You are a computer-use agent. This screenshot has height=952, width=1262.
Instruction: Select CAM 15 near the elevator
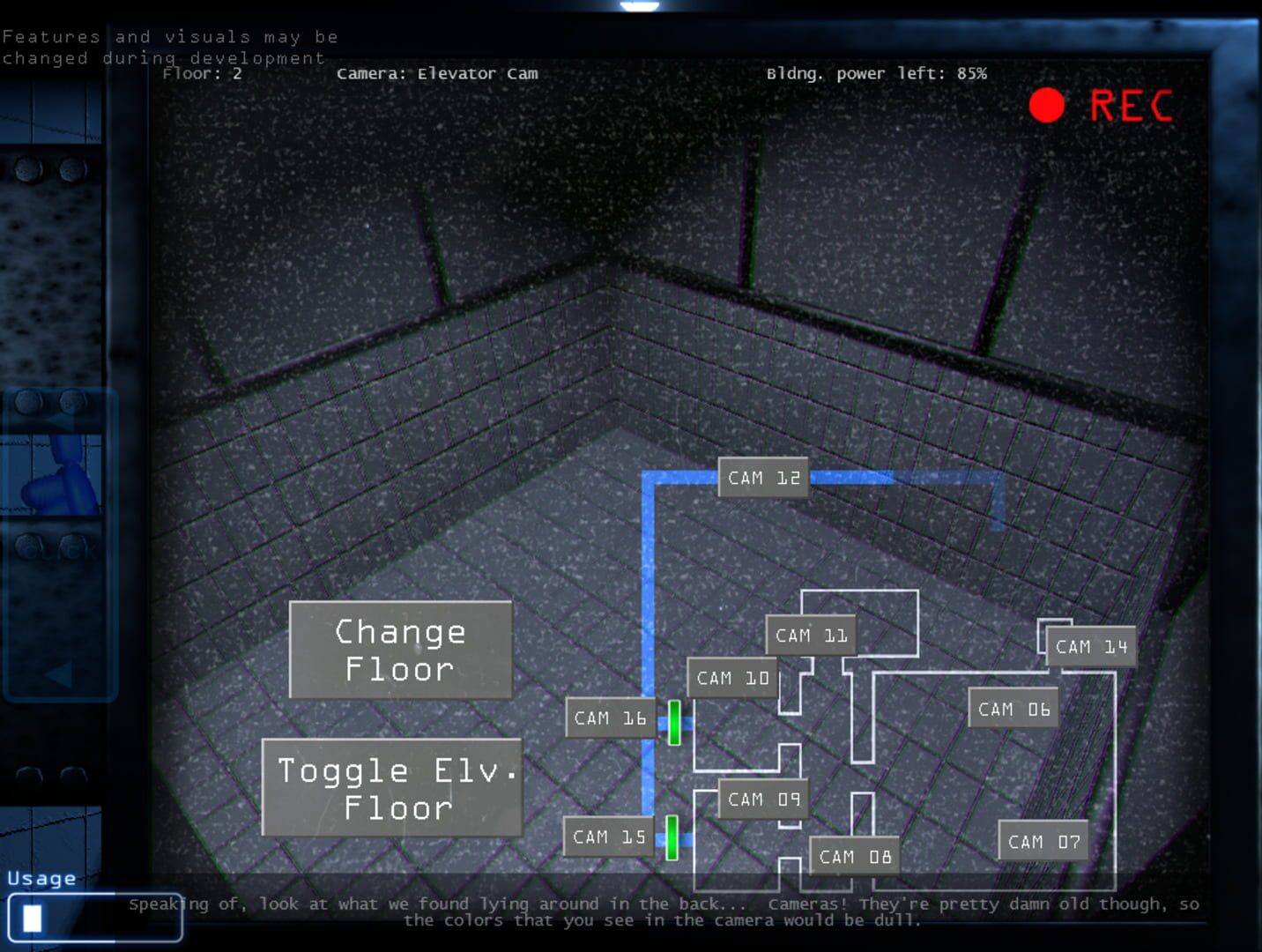(608, 837)
